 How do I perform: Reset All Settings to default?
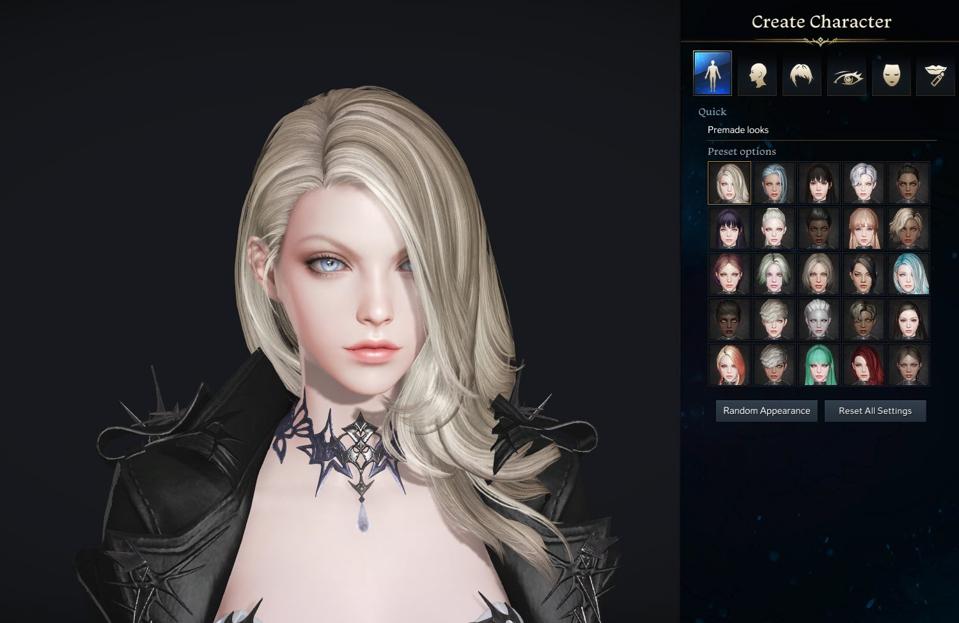(875, 411)
